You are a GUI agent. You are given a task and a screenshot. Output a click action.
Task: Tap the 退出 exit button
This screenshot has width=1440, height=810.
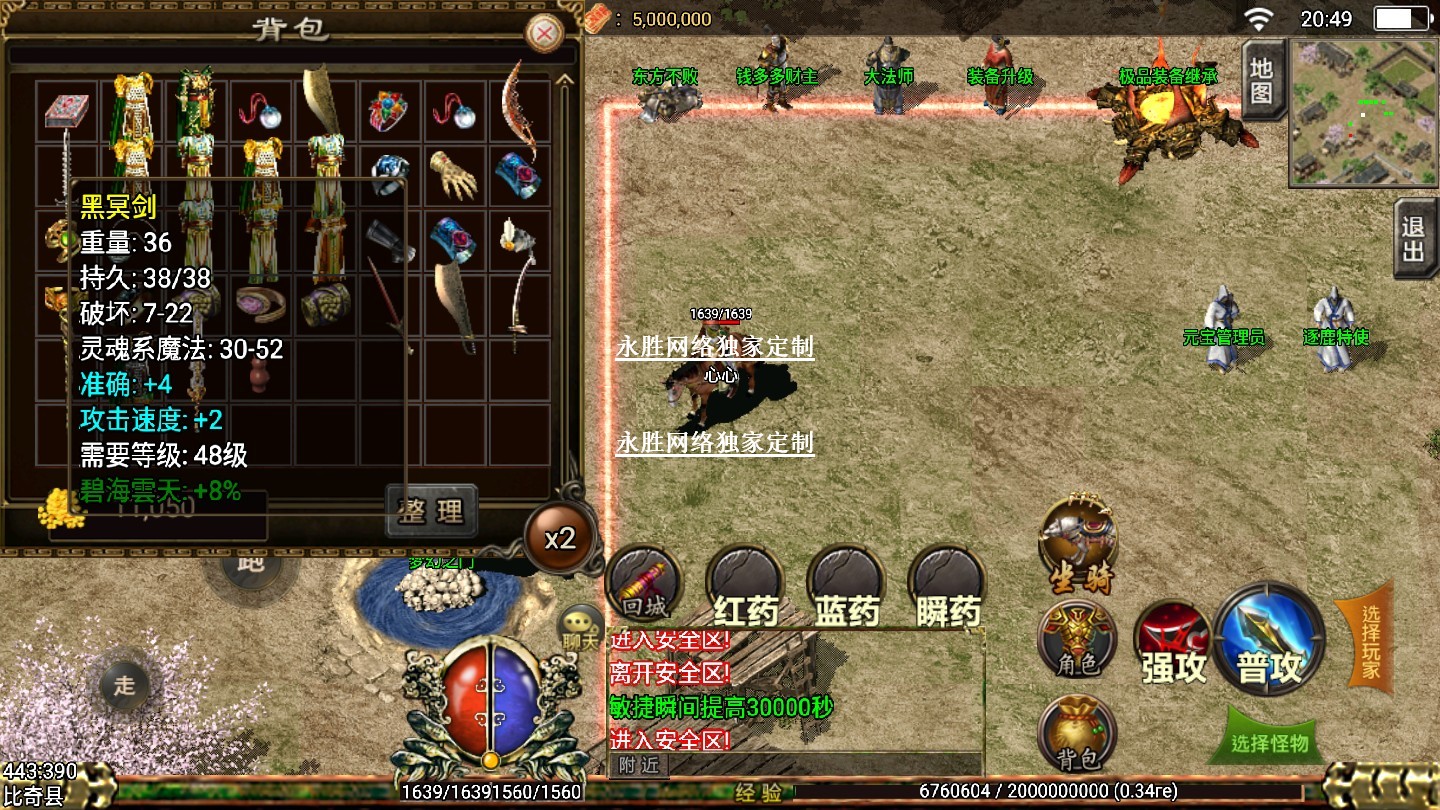(x=1415, y=239)
